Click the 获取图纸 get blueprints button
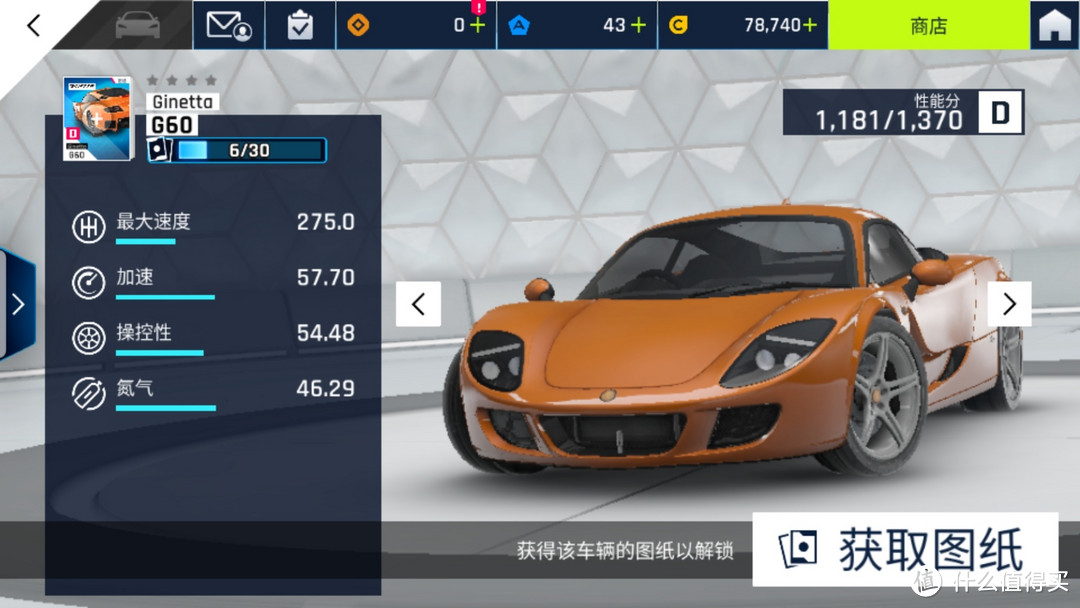Image resolution: width=1080 pixels, height=608 pixels. [x=905, y=550]
